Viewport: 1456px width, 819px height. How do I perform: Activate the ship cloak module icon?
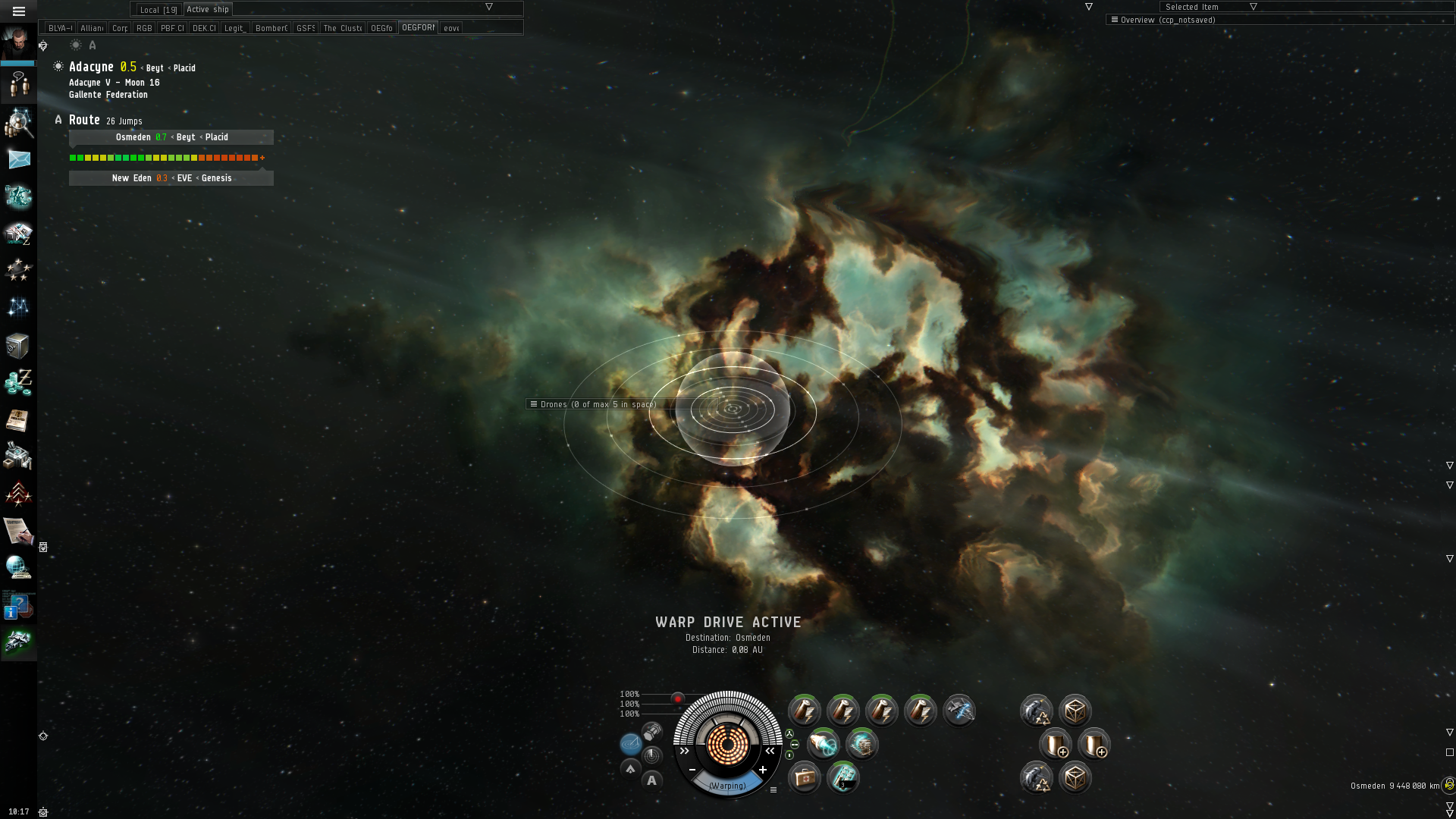959,711
